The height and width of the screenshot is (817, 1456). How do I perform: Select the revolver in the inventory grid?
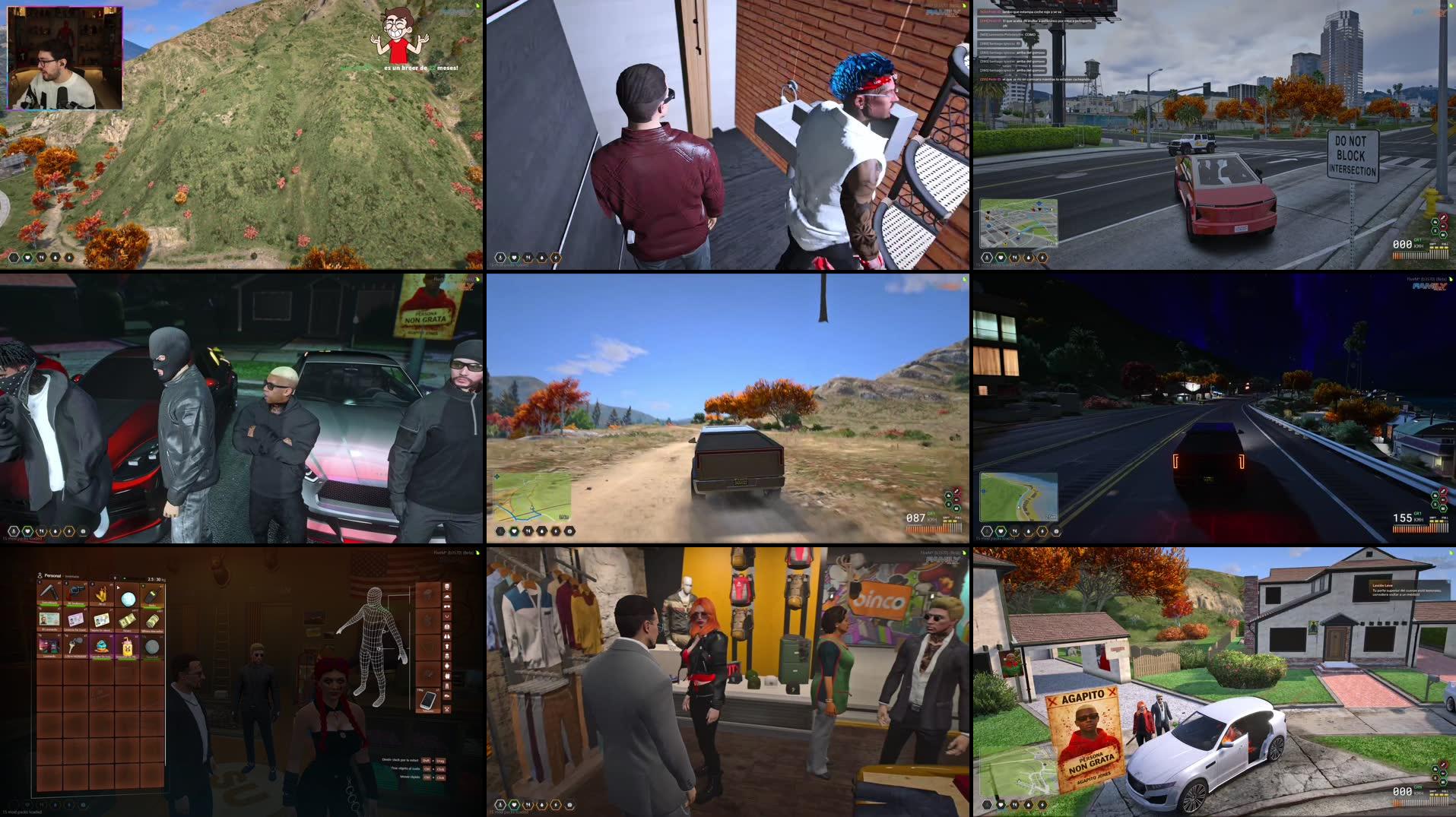click(x=76, y=593)
